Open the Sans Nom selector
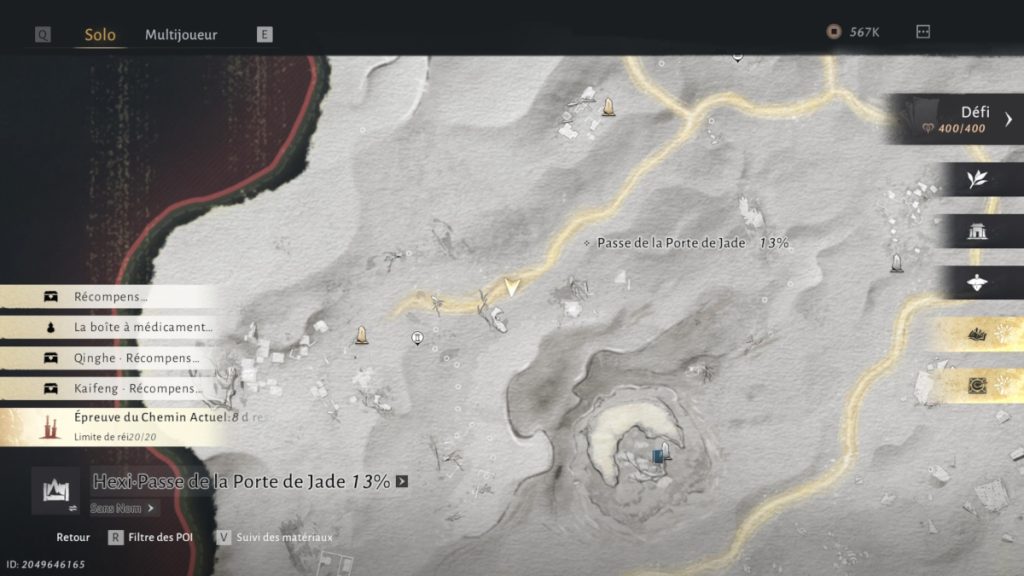This screenshot has width=1024, height=576. pos(124,508)
